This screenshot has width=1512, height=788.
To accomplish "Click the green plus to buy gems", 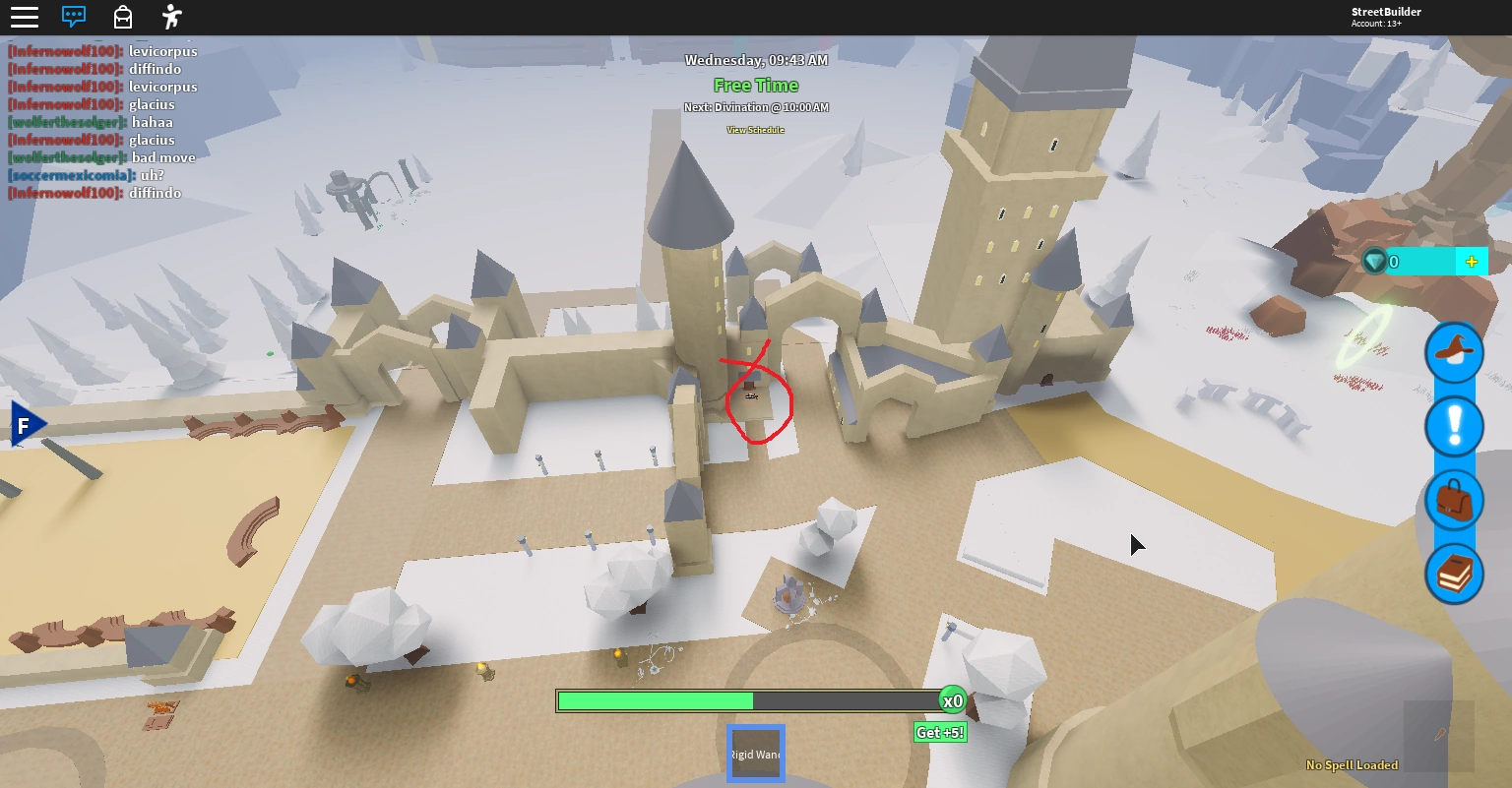I will coord(1471,261).
